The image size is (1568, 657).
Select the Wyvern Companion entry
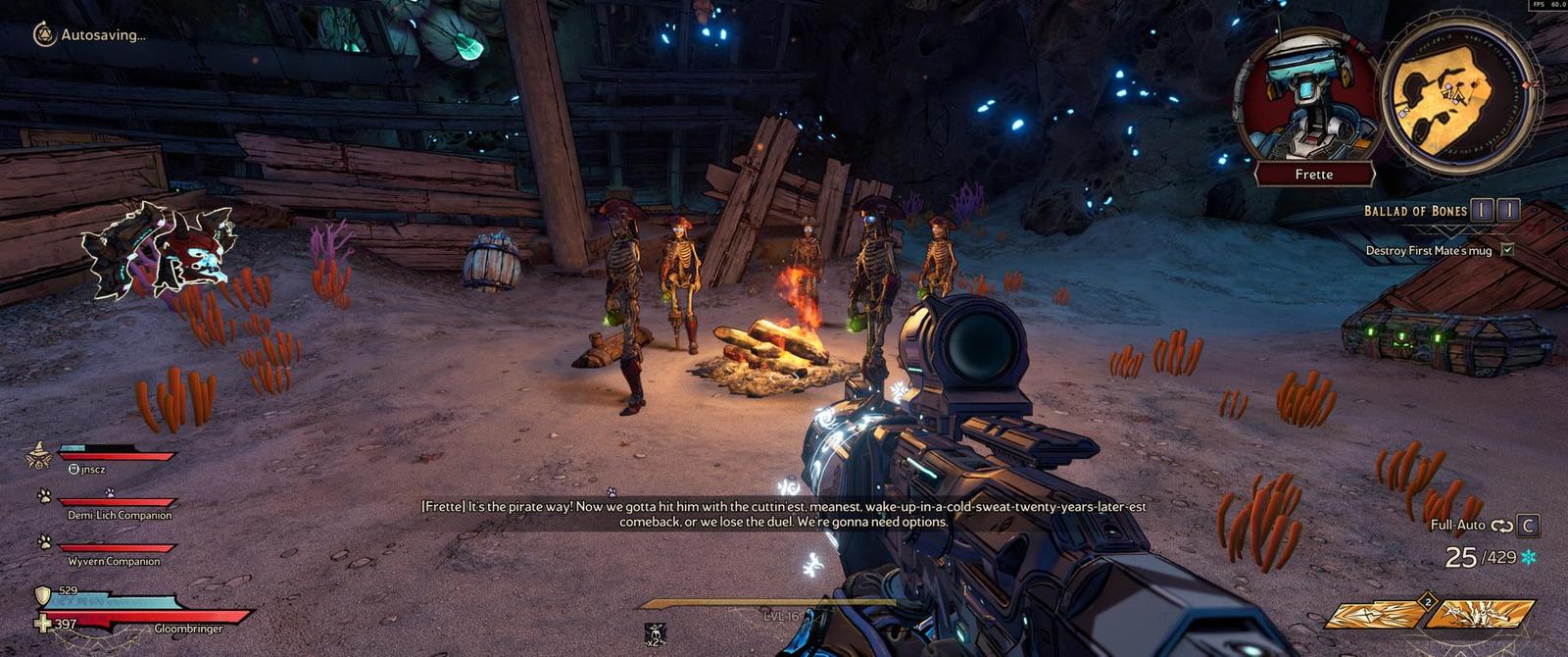pyautogui.click(x=113, y=561)
